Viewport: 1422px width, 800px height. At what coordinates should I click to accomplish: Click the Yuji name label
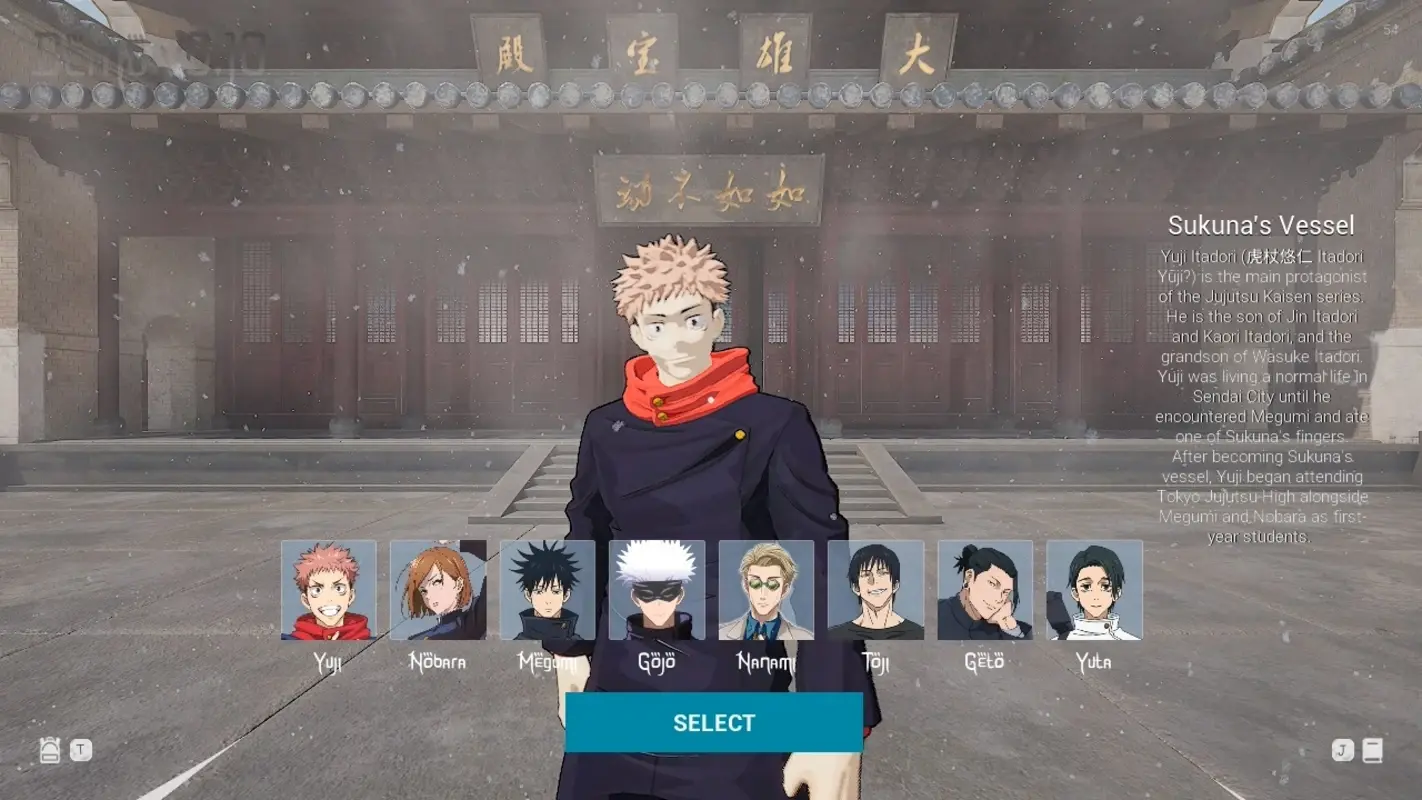click(328, 662)
